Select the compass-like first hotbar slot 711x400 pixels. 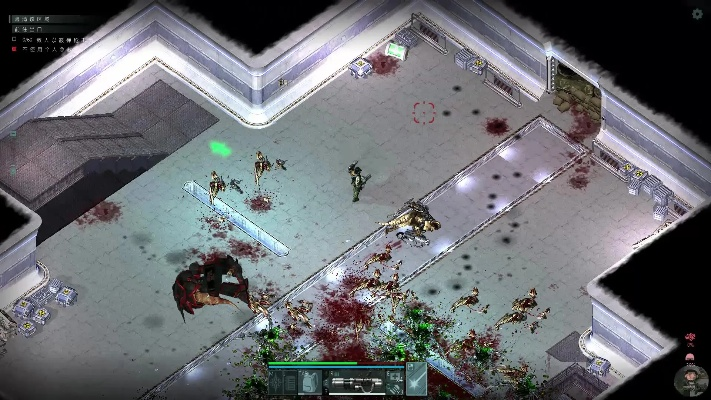coord(276,384)
